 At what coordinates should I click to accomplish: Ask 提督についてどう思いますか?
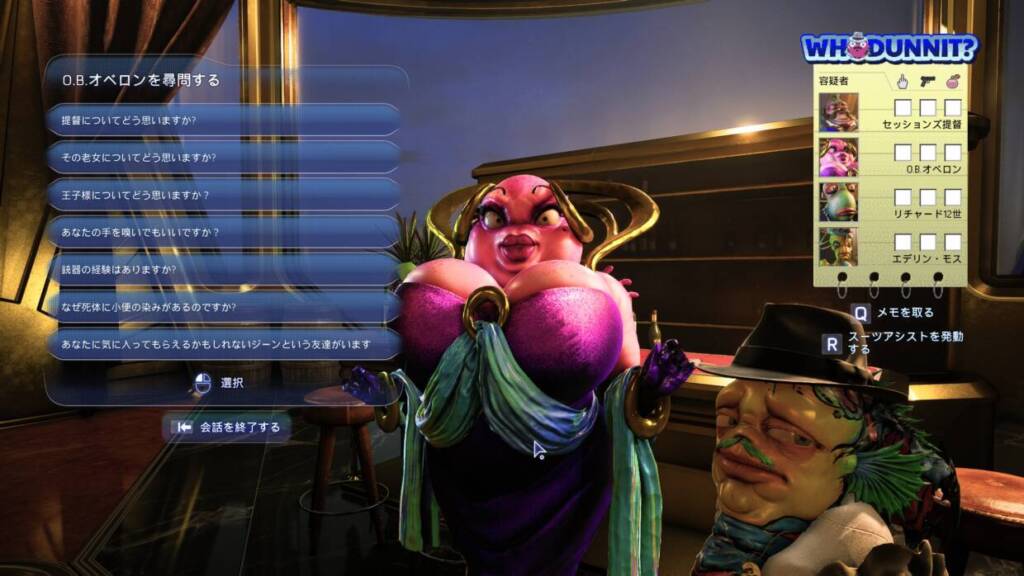pyautogui.click(x=223, y=120)
